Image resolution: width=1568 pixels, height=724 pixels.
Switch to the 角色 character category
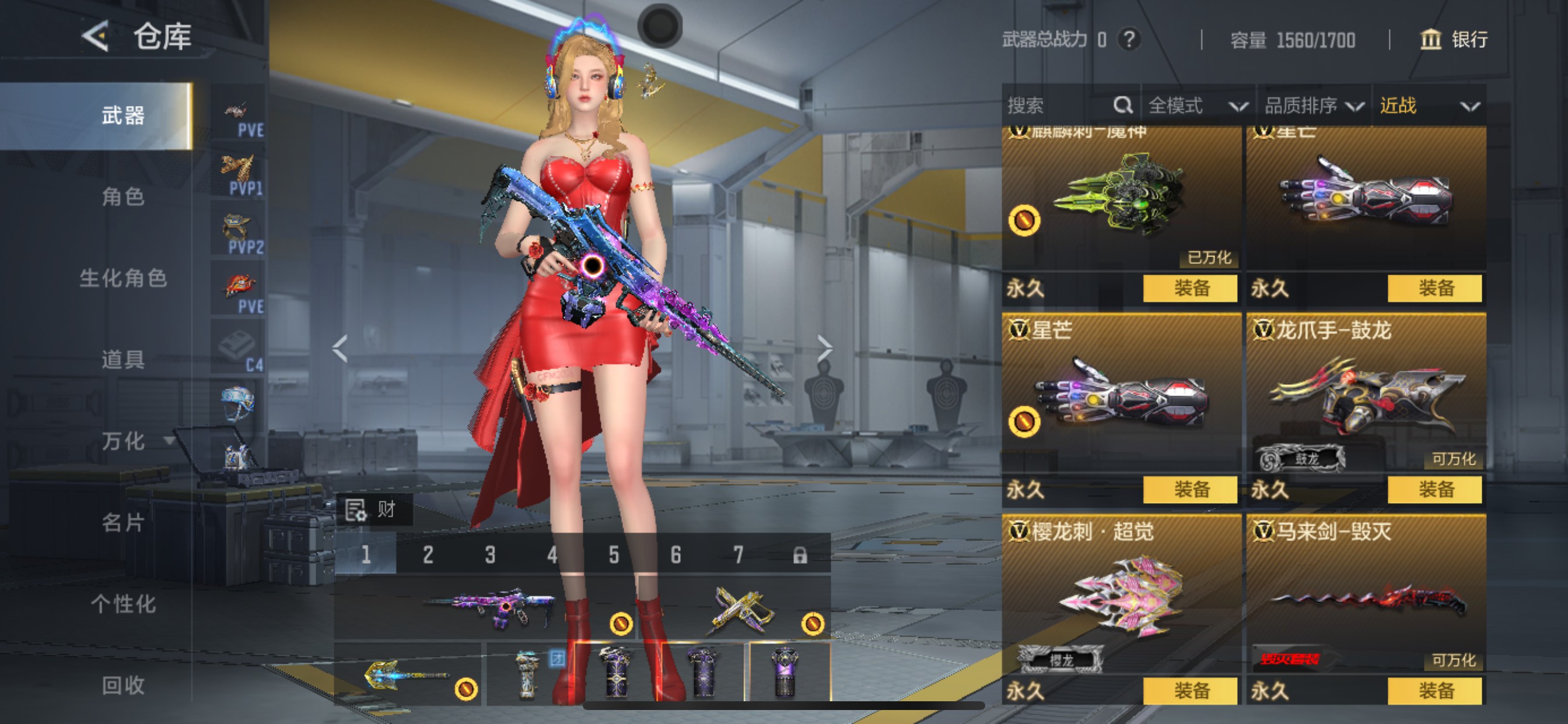123,196
